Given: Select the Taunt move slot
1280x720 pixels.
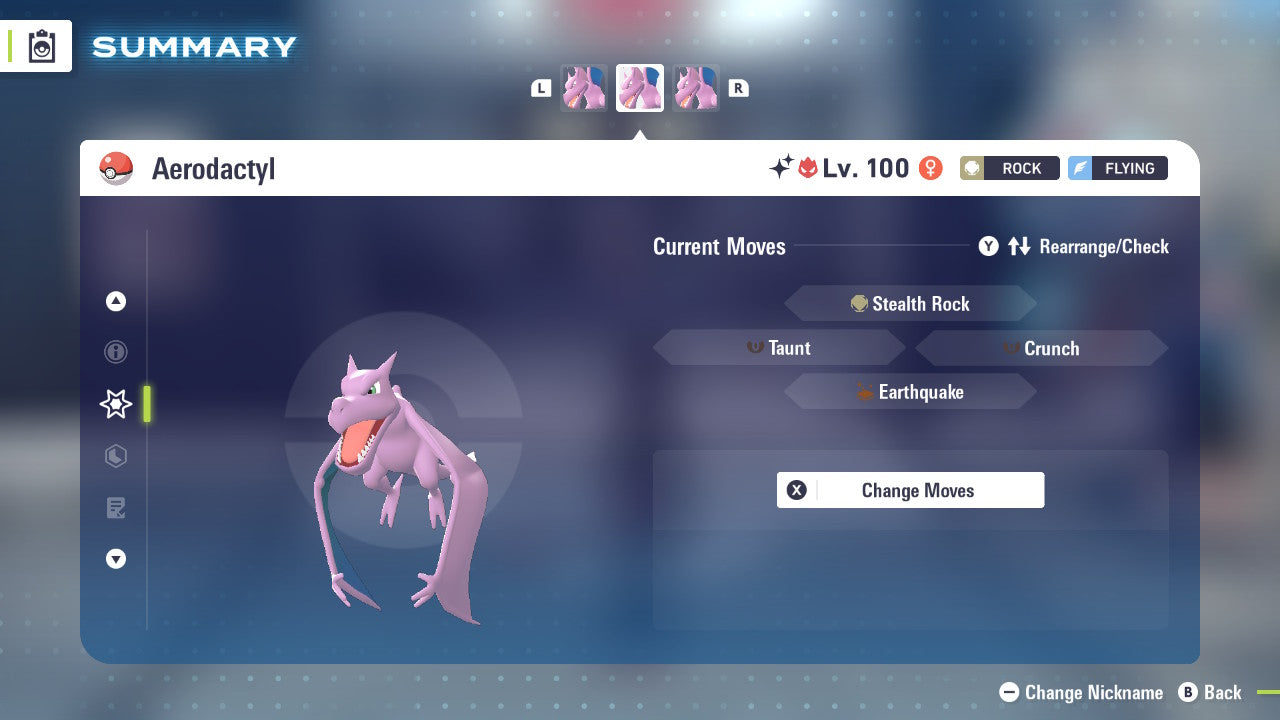Looking at the screenshot, I should click(x=779, y=348).
